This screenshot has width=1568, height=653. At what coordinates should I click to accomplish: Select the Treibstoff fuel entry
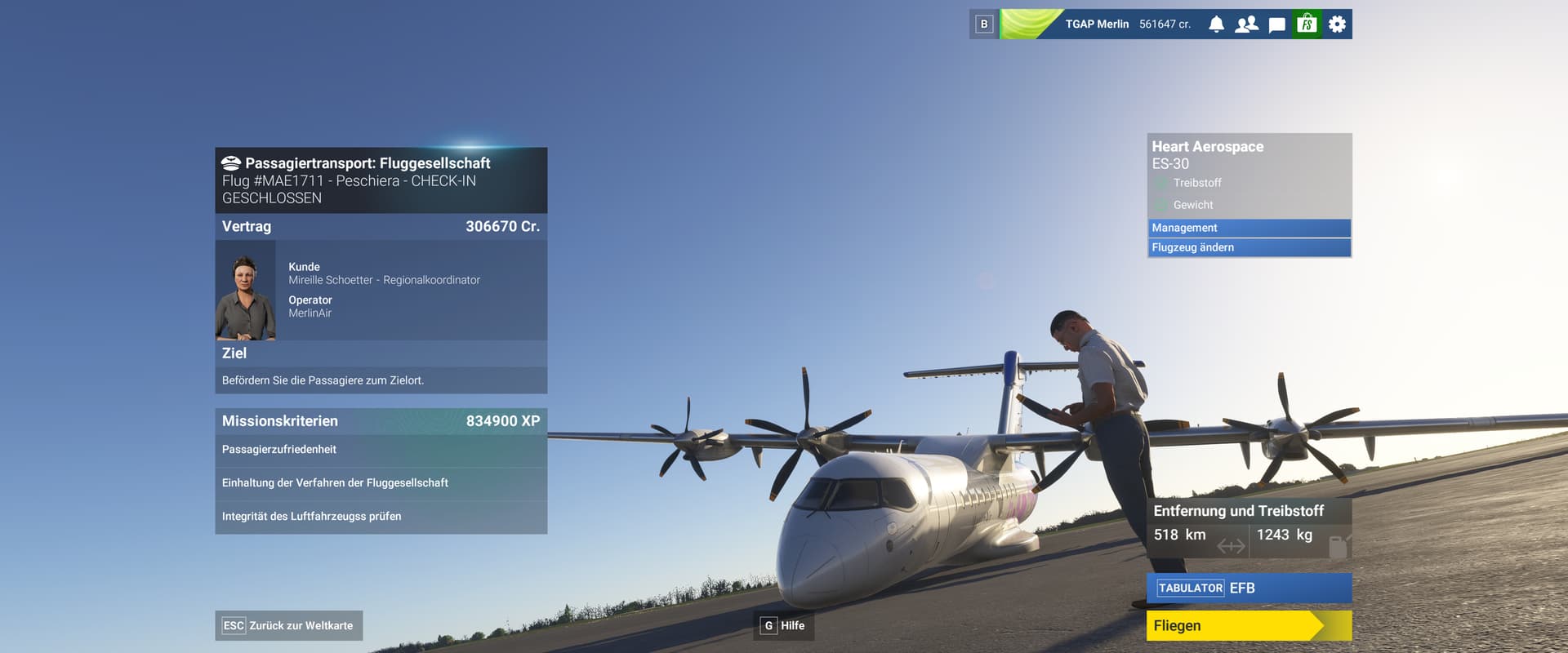coord(1197,183)
